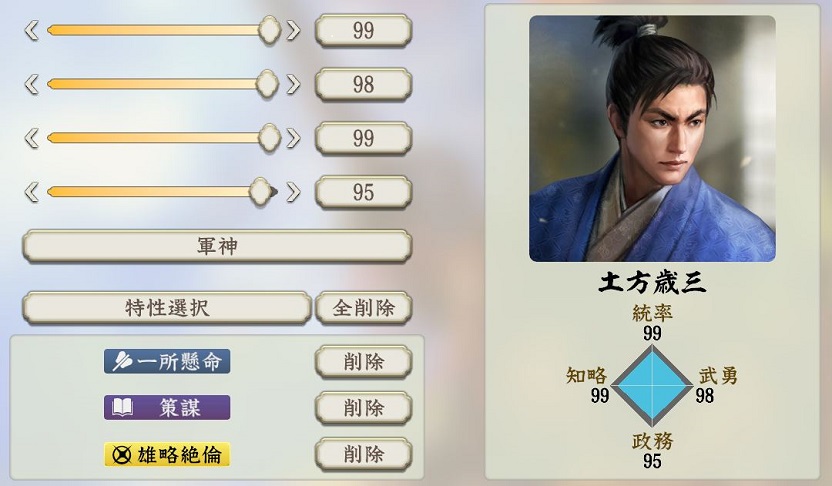832x486 pixels.
Task: Open the 軍神 selection button
Action: click(x=216, y=246)
